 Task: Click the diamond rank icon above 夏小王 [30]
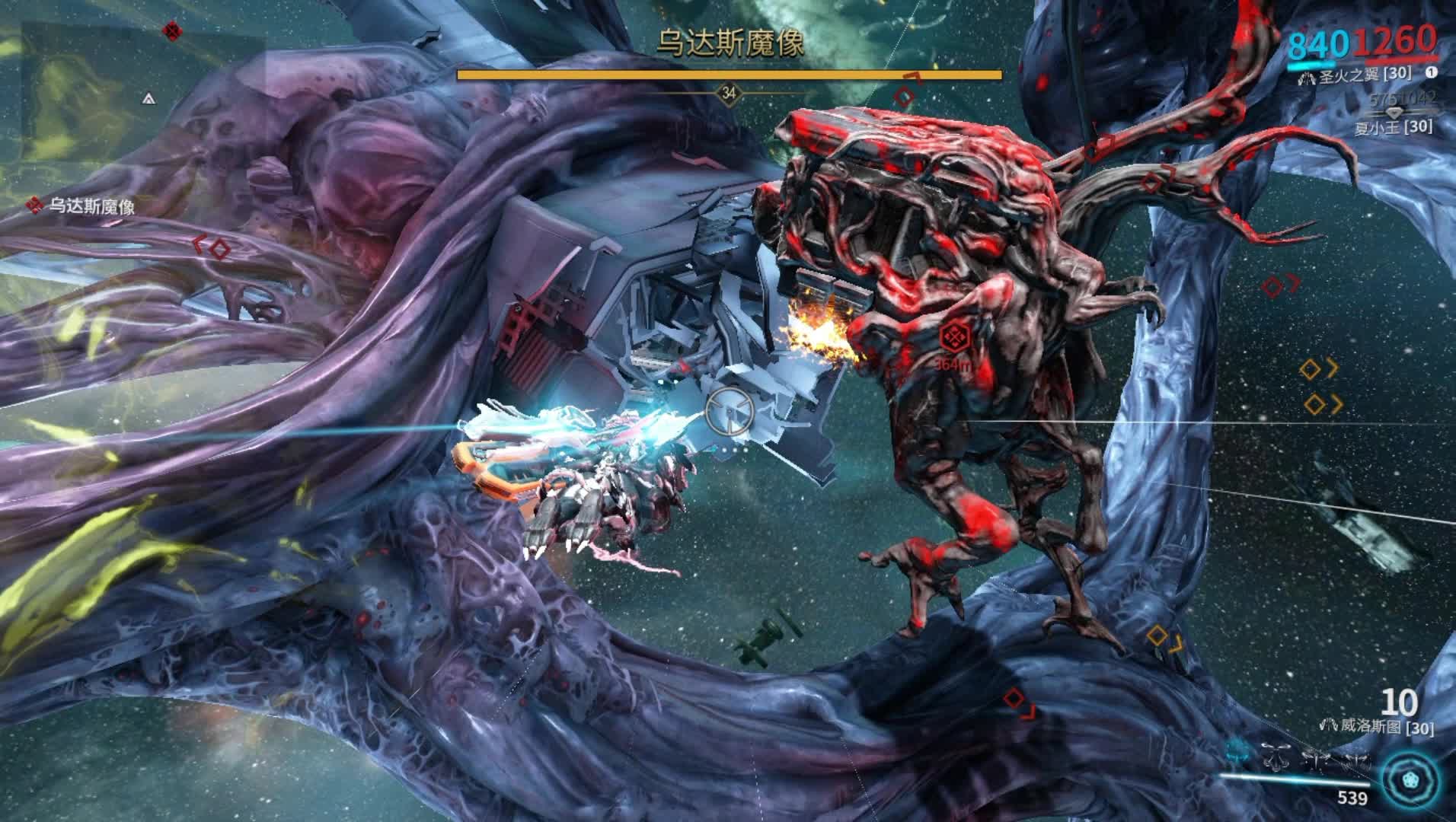[1394, 113]
